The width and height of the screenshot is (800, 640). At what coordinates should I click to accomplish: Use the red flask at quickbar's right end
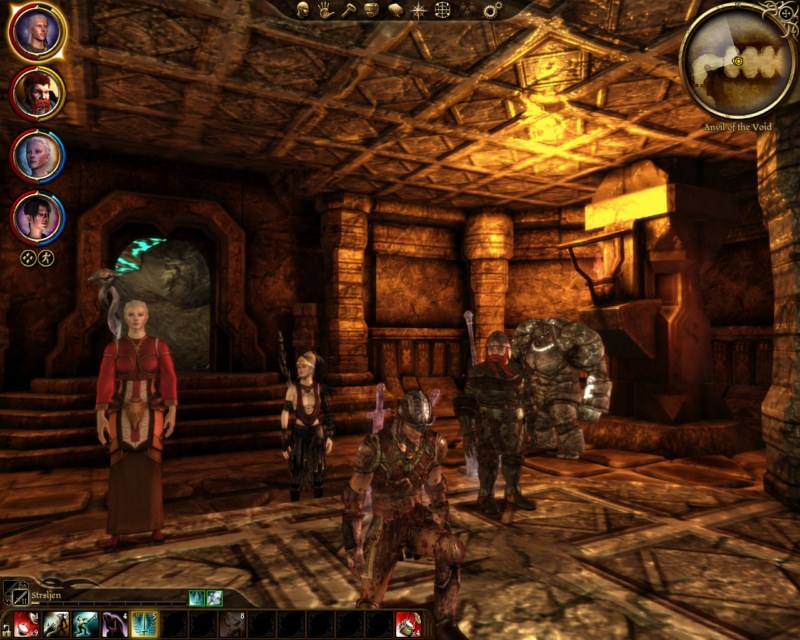pyautogui.click(x=407, y=625)
